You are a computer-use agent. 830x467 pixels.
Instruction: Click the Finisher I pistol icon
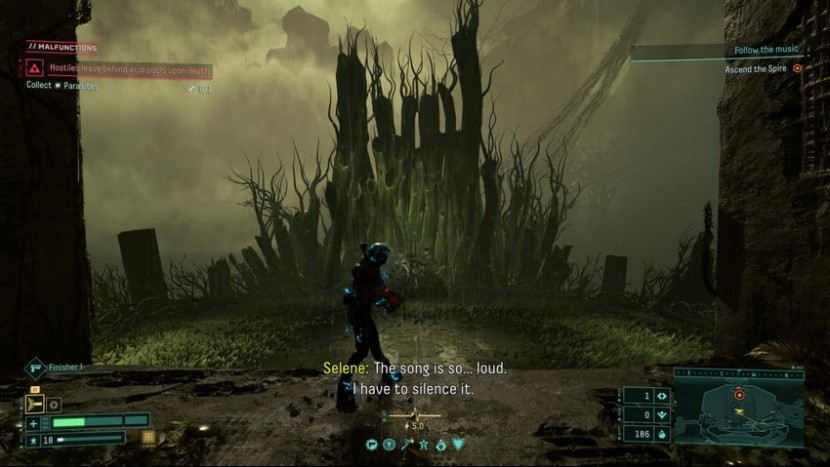pyautogui.click(x=36, y=368)
